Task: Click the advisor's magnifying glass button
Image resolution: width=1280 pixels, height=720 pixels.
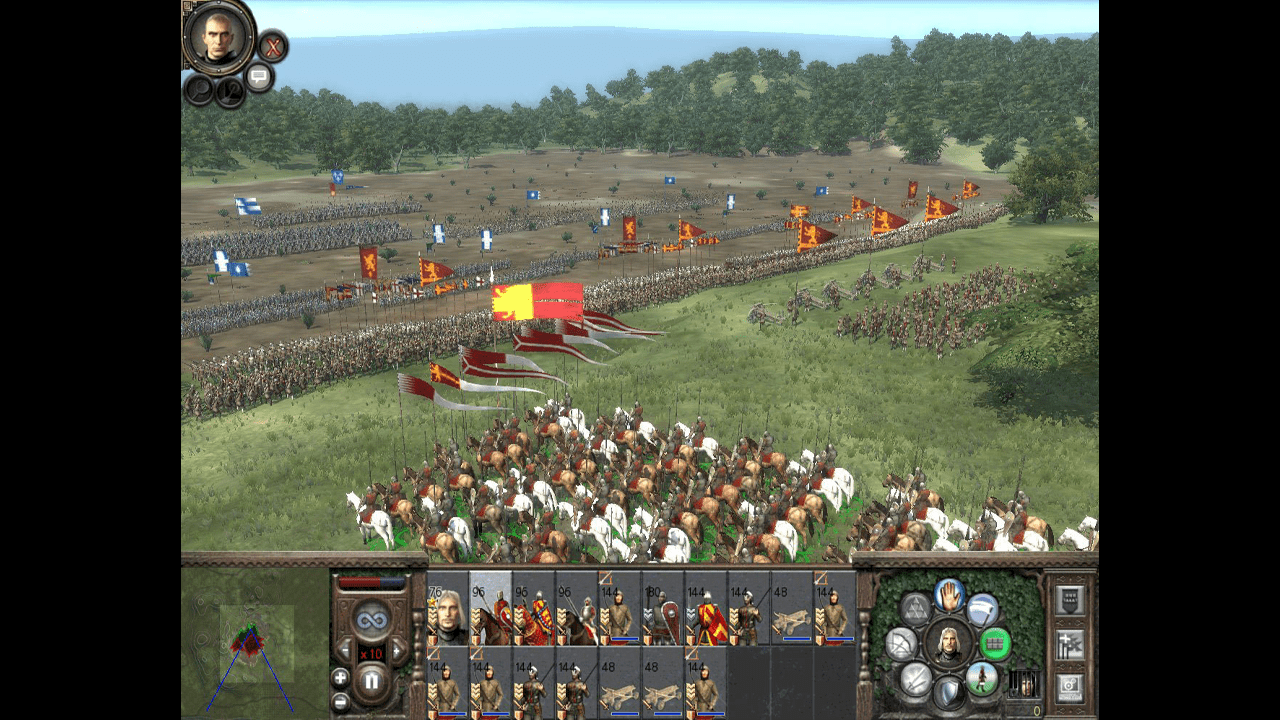Action: coord(198,89)
